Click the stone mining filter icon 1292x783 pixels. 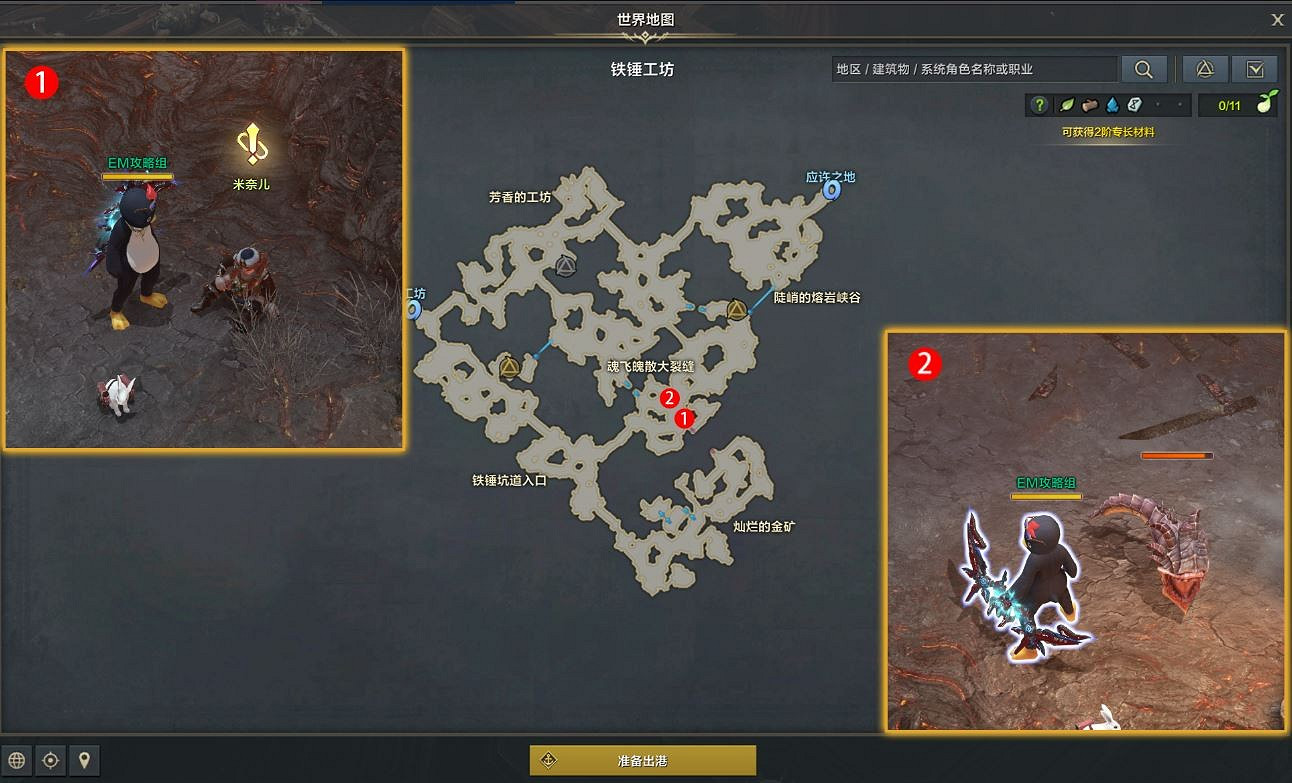[x=1133, y=104]
